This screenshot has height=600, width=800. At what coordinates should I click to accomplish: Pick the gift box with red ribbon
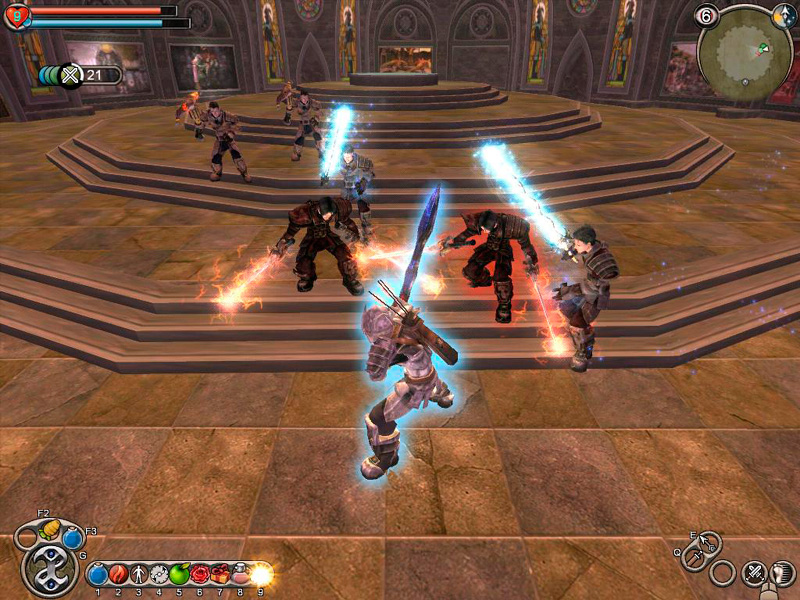(x=221, y=574)
